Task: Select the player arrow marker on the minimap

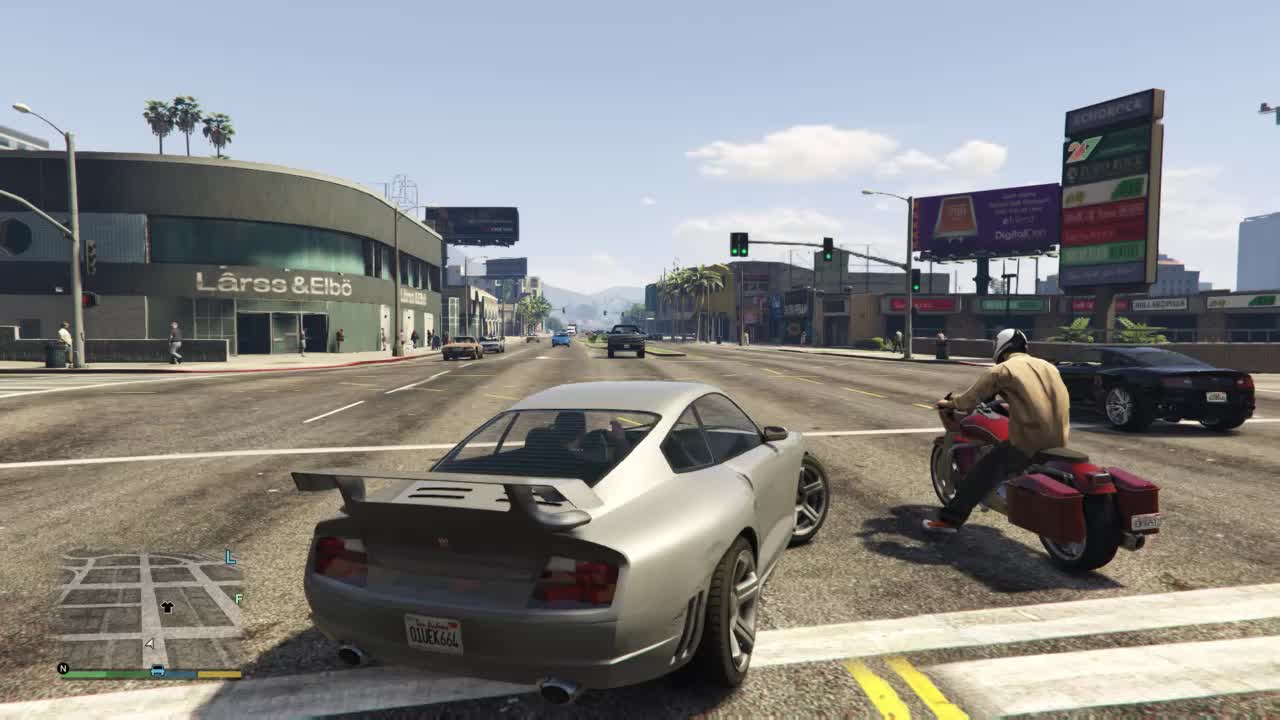Action: pos(149,643)
